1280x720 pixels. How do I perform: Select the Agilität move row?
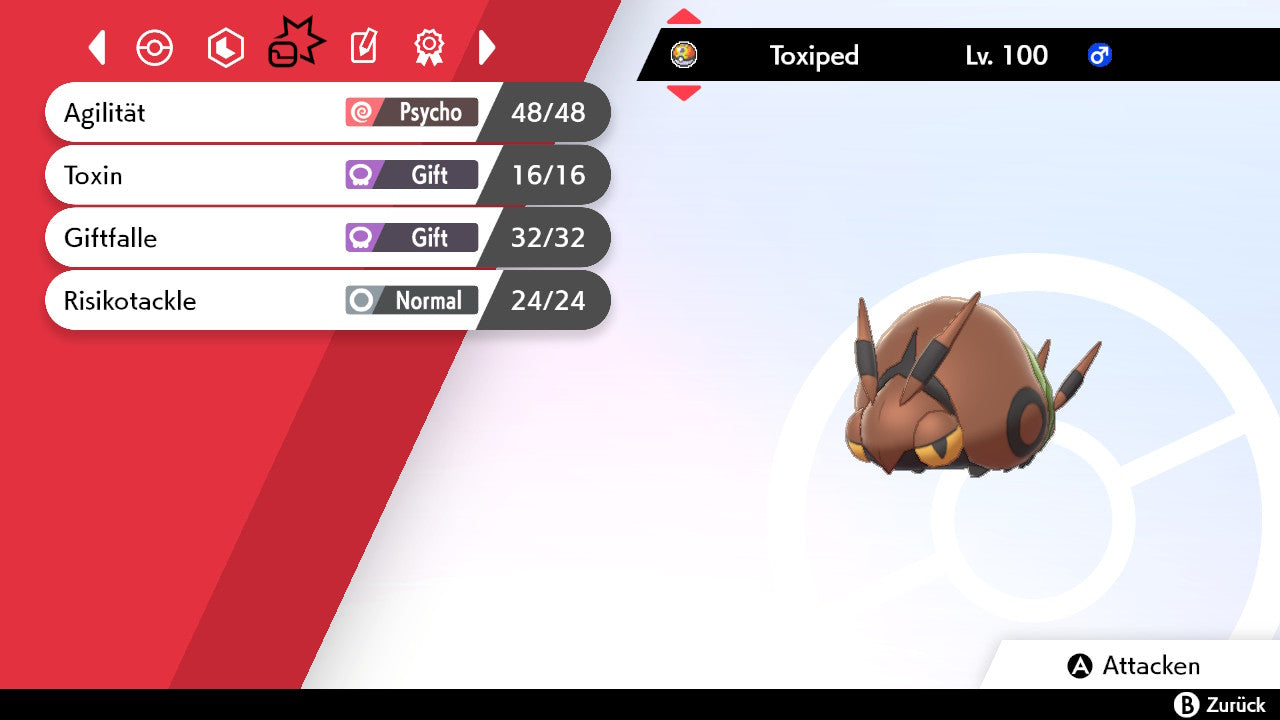point(325,113)
